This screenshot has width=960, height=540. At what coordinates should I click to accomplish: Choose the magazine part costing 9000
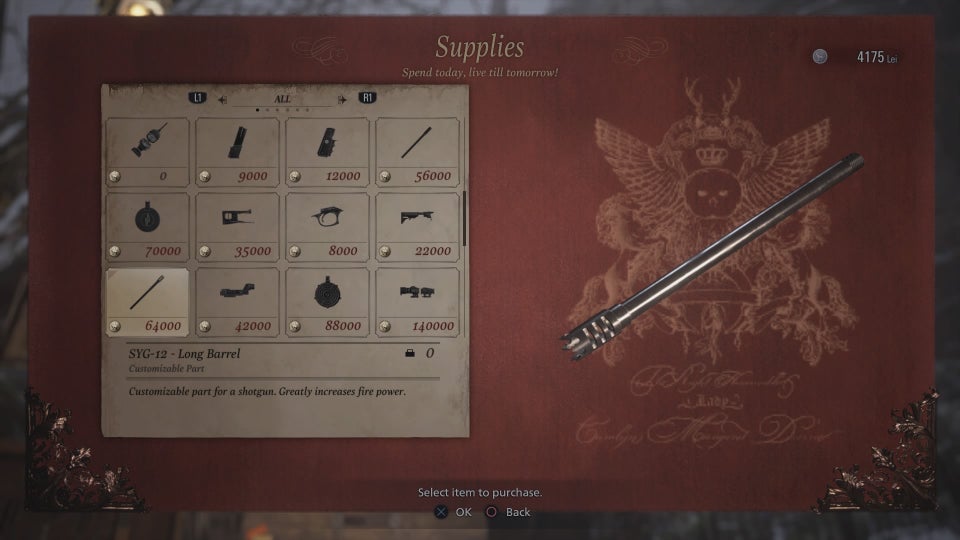click(237, 151)
